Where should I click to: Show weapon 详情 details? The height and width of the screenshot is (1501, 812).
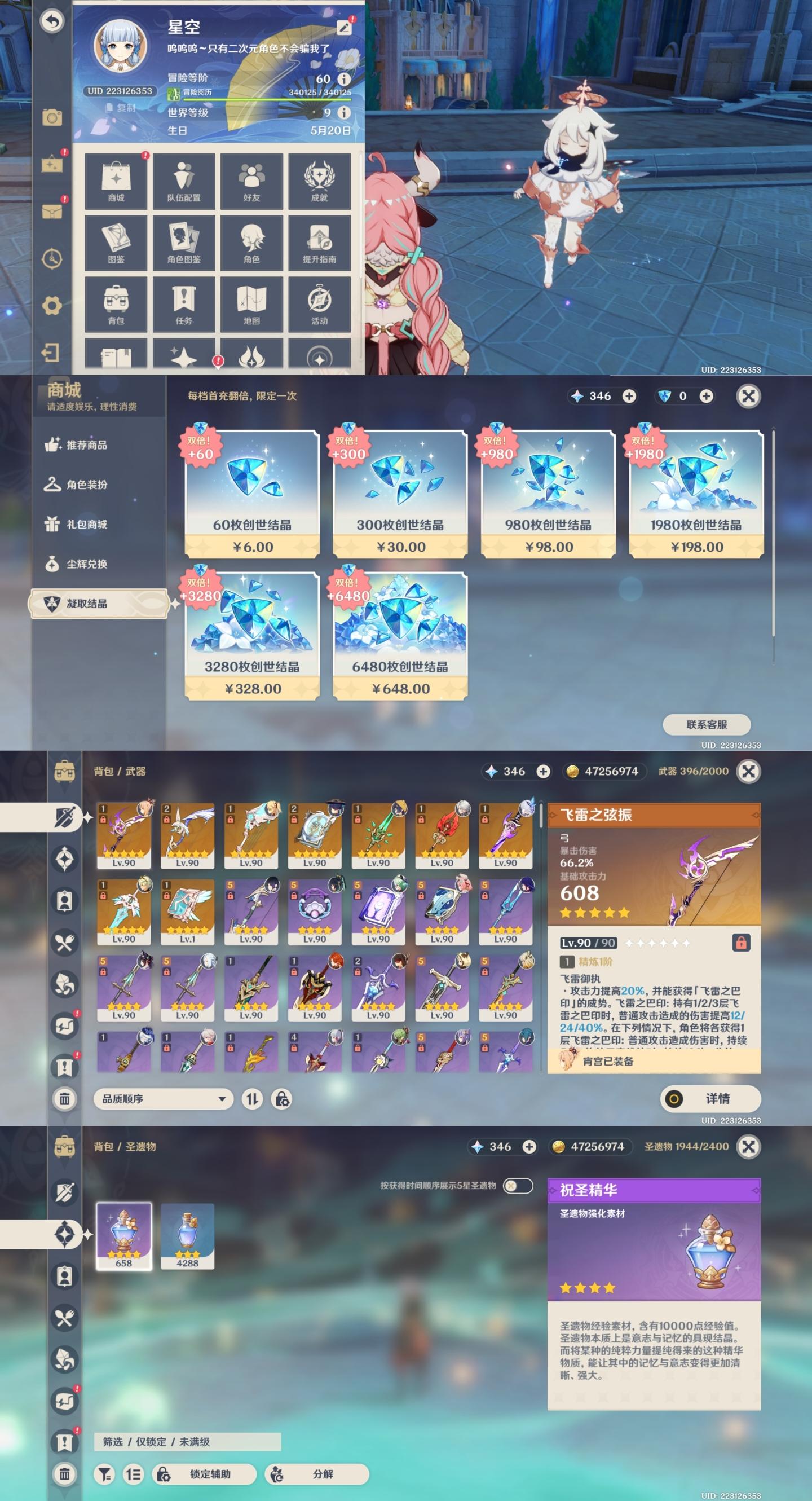point(710,1099)
